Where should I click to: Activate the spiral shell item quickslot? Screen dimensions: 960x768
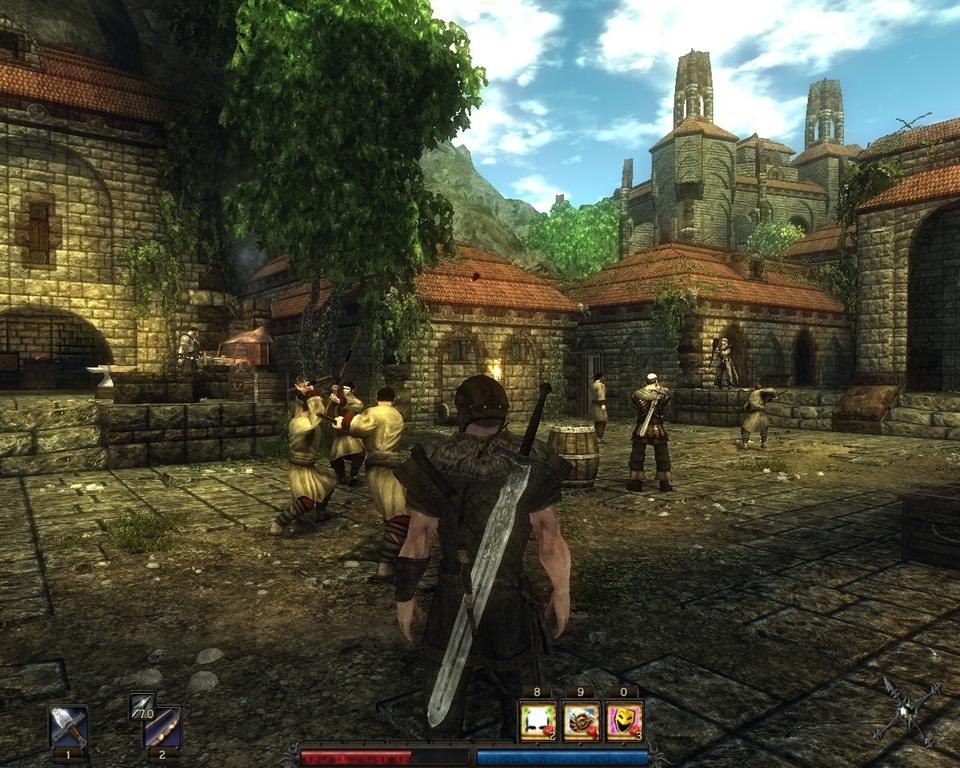tap(581, 720)
